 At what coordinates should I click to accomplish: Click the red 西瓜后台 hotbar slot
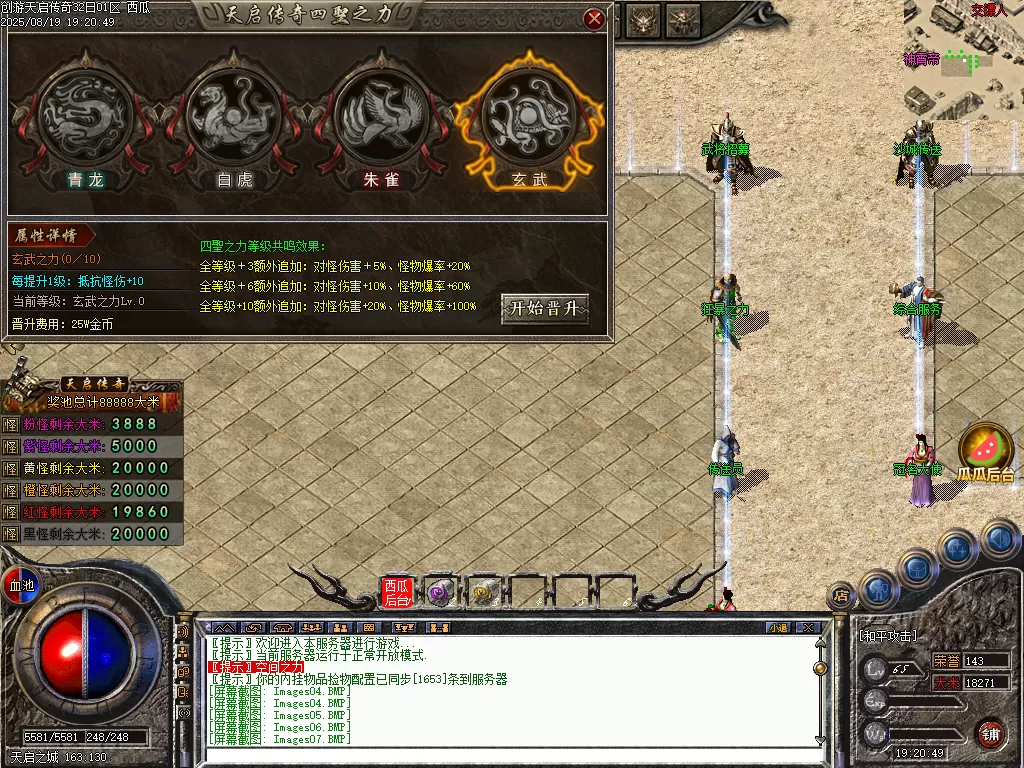[396, 592]
